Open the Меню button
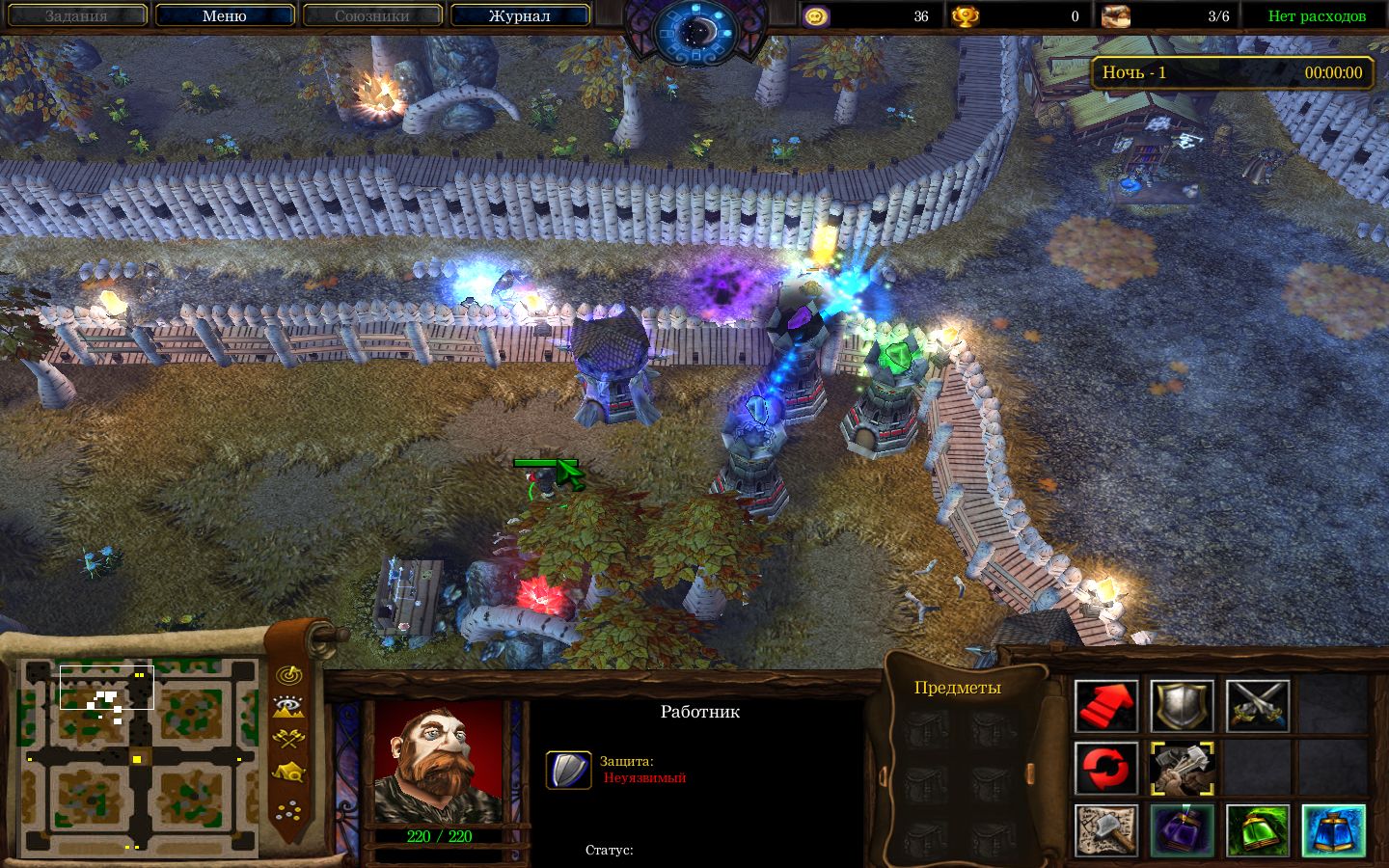The width and height of the screenshot is (1389, 868). coord(224,15)
